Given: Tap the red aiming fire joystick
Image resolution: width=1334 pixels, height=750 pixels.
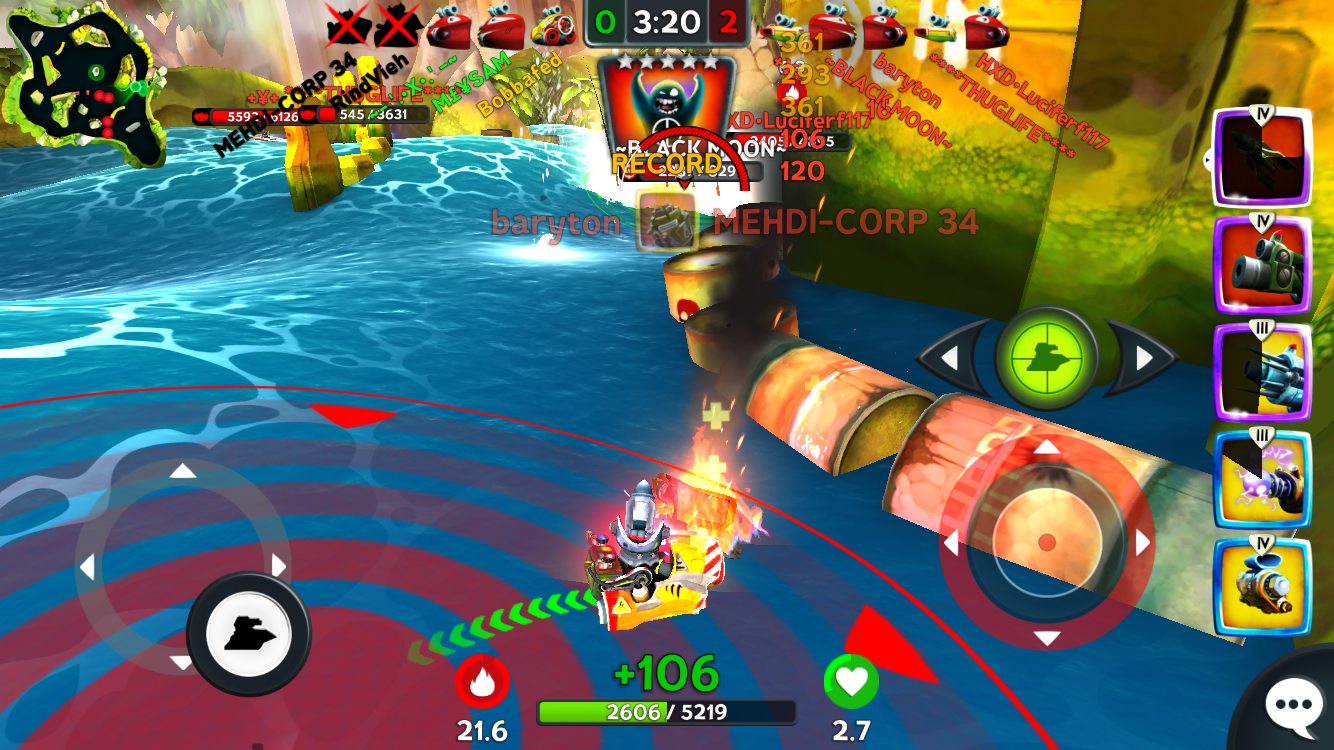Looking at the screenshot, I should point(1046,542).
